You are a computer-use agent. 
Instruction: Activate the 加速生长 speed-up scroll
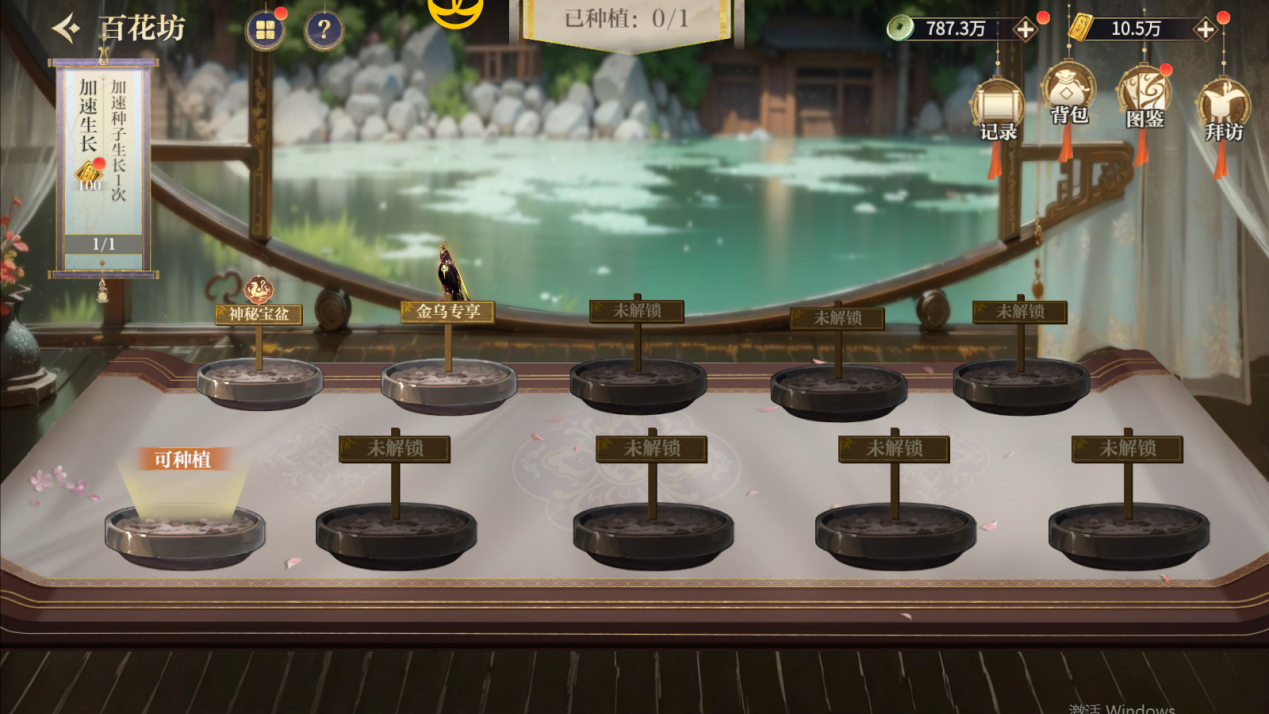pos(104,165)
